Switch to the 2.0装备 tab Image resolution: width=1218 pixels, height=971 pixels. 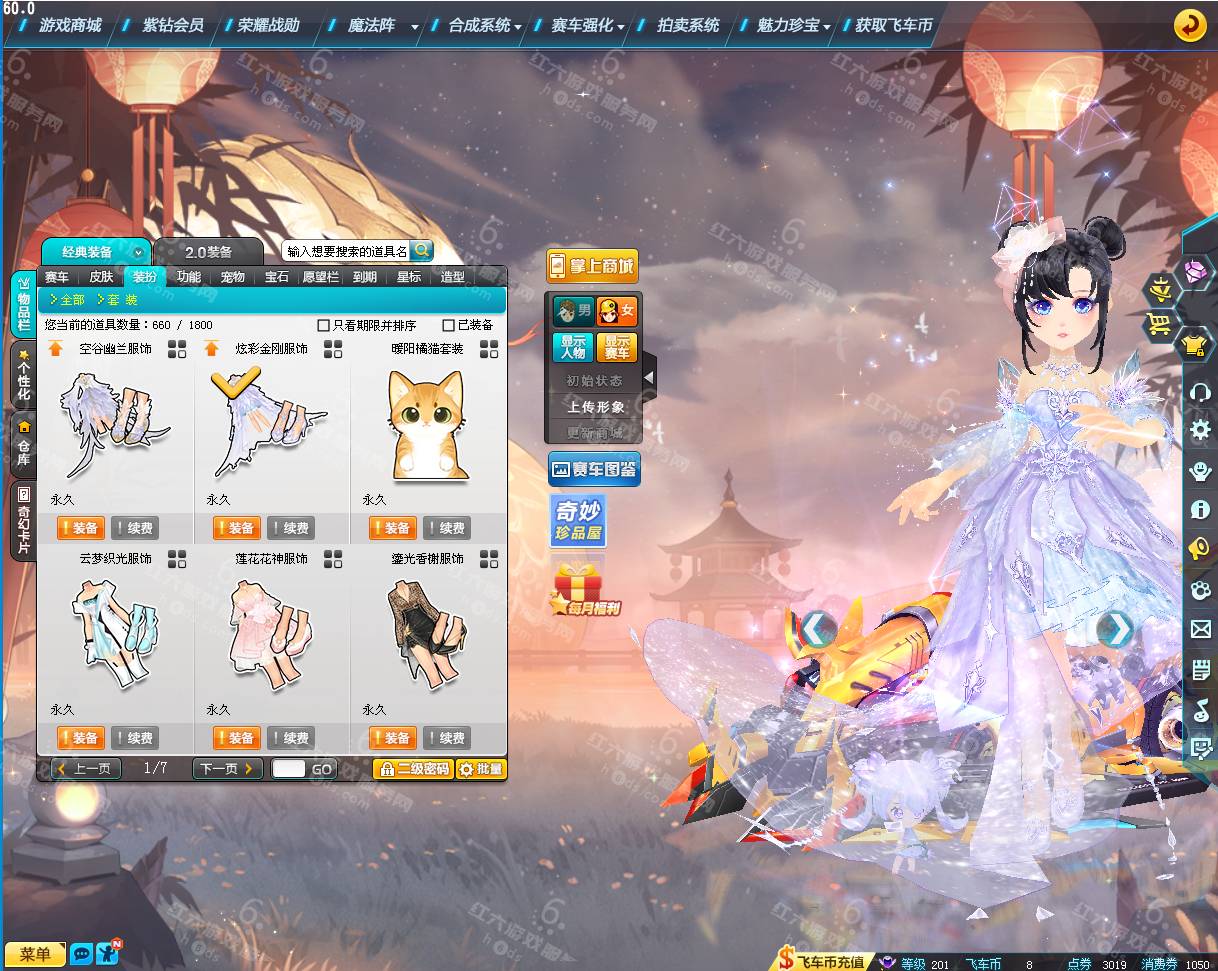[208, 252]
